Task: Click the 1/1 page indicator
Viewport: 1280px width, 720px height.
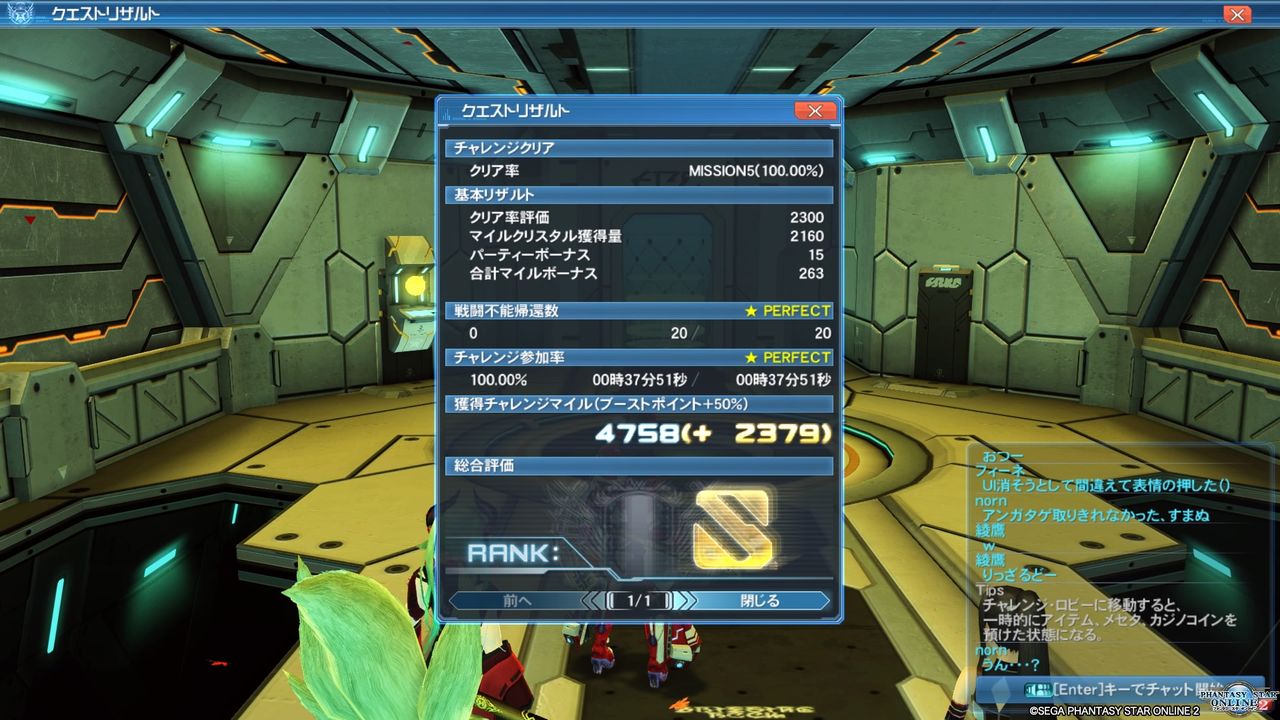Action: (639, 601)
